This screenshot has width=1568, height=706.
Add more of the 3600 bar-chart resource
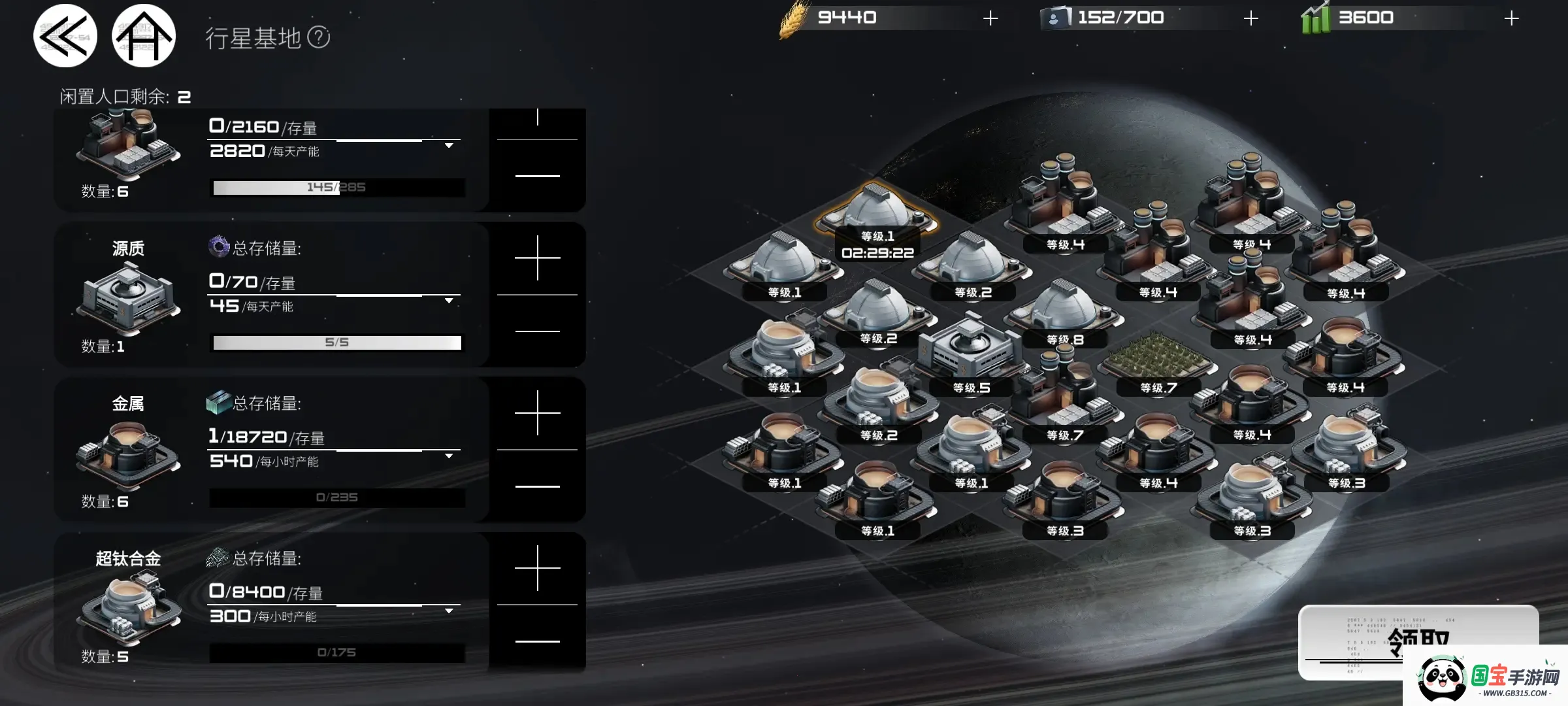(1511, 18)
